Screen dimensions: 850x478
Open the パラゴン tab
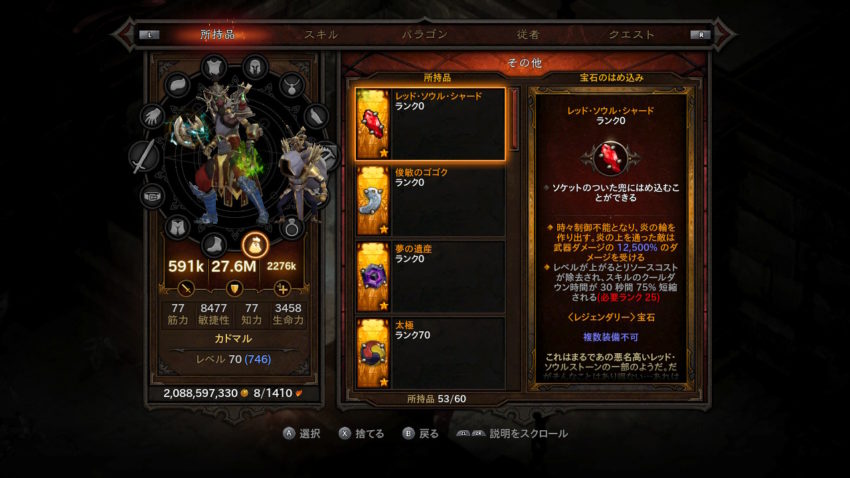[424, 34]
